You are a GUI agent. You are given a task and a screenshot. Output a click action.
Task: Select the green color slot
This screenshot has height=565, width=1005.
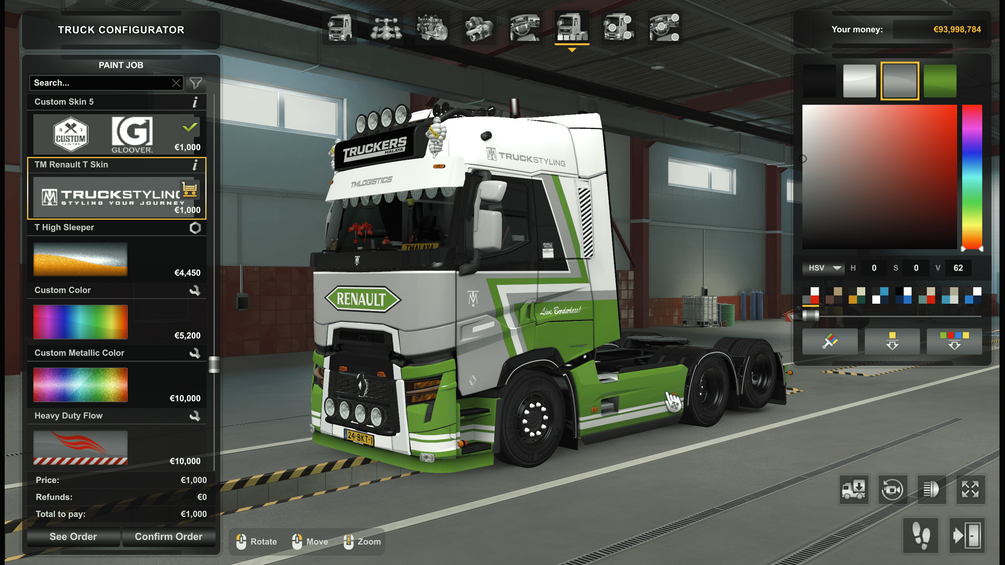point(940,81)
